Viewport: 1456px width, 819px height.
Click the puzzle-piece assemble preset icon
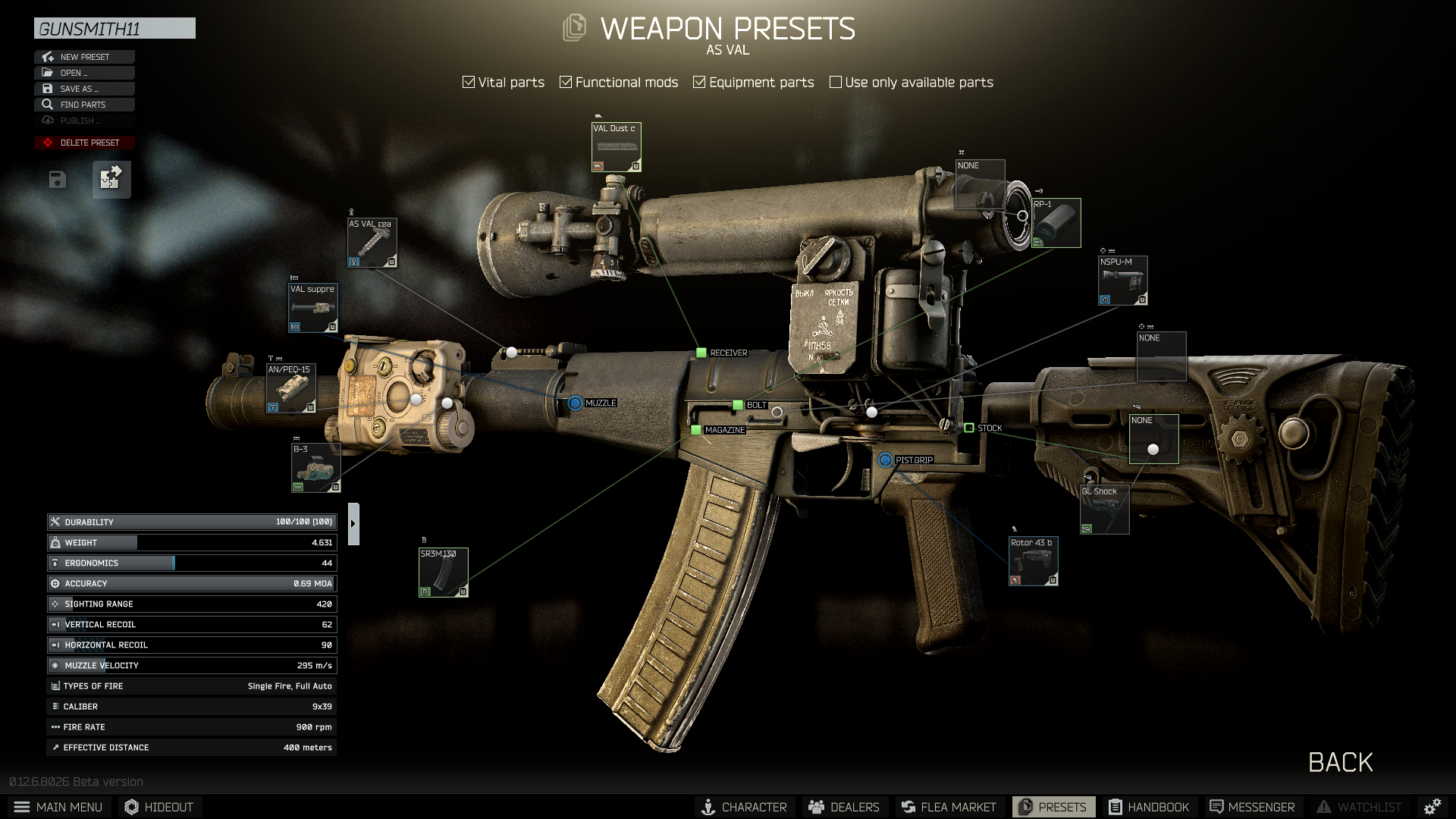(x=111, y=179)
